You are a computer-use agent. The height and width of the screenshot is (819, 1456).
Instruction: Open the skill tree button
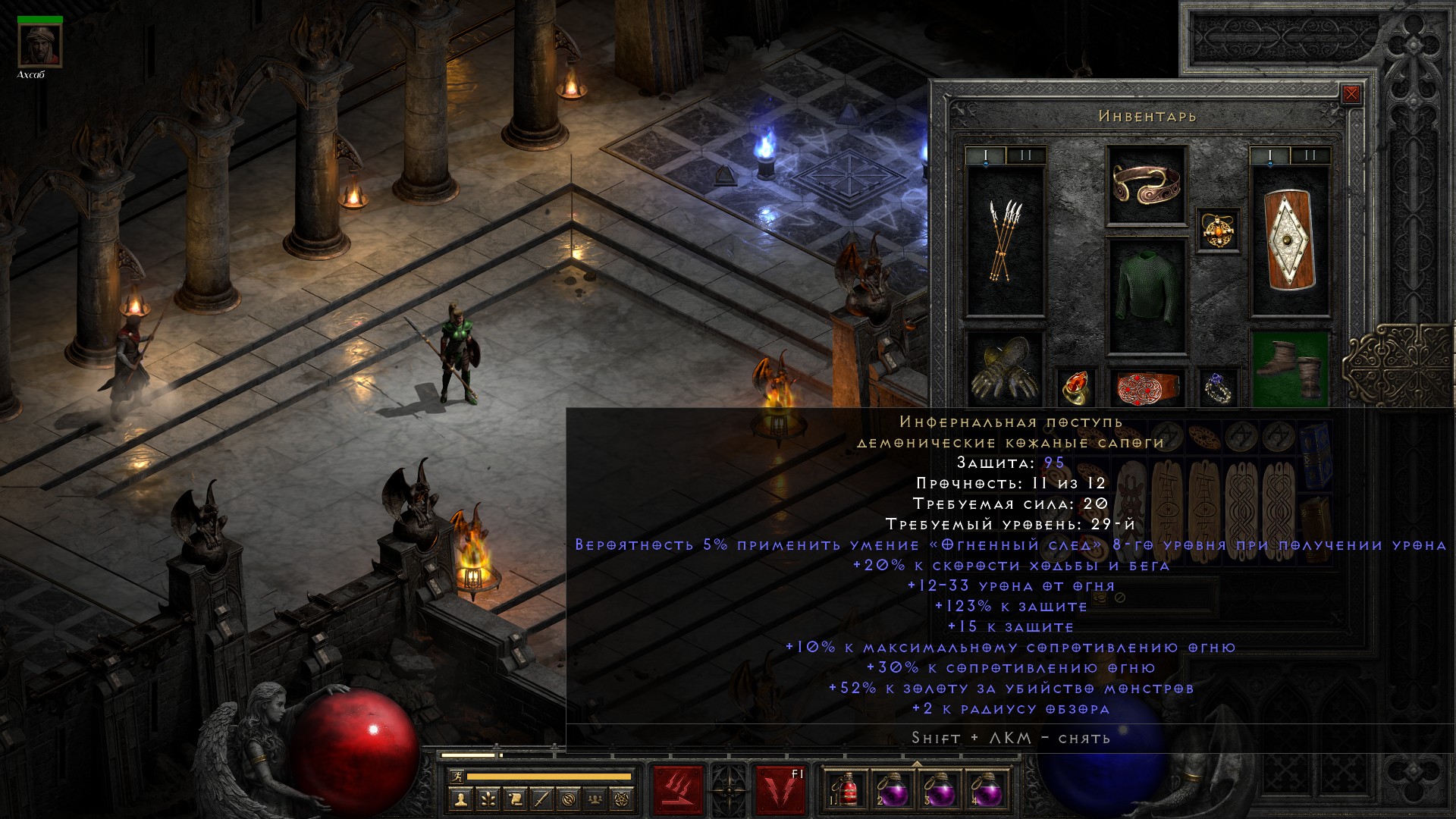[488, 798]
